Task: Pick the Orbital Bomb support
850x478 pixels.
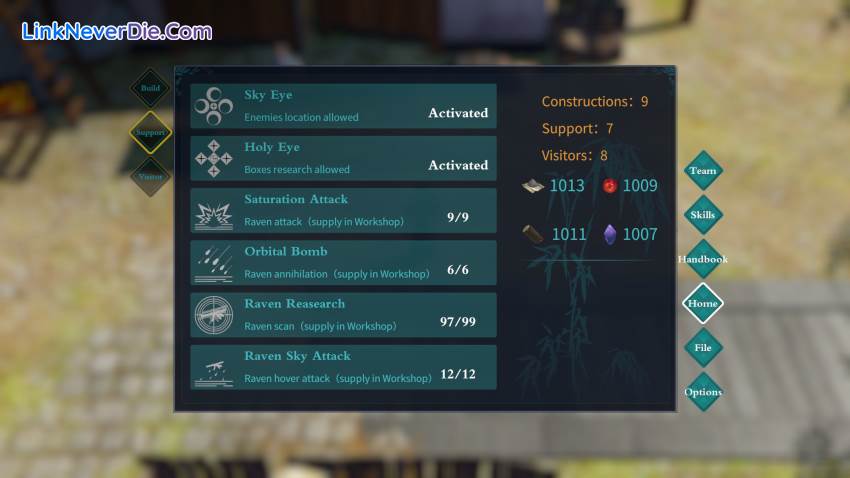Action: click(x=343, y=263)
